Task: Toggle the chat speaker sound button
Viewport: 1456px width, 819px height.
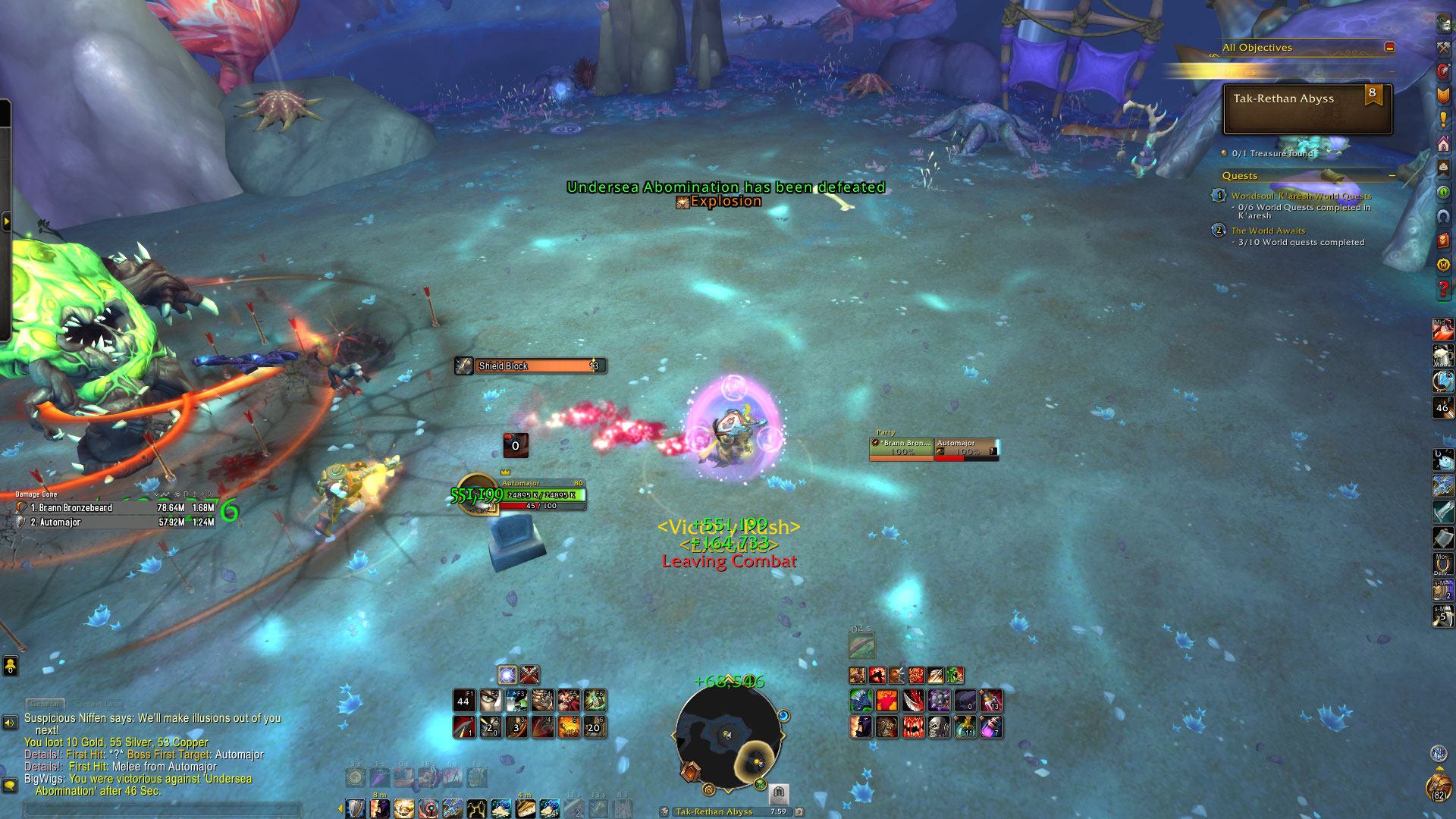Action: click(10, 723)
